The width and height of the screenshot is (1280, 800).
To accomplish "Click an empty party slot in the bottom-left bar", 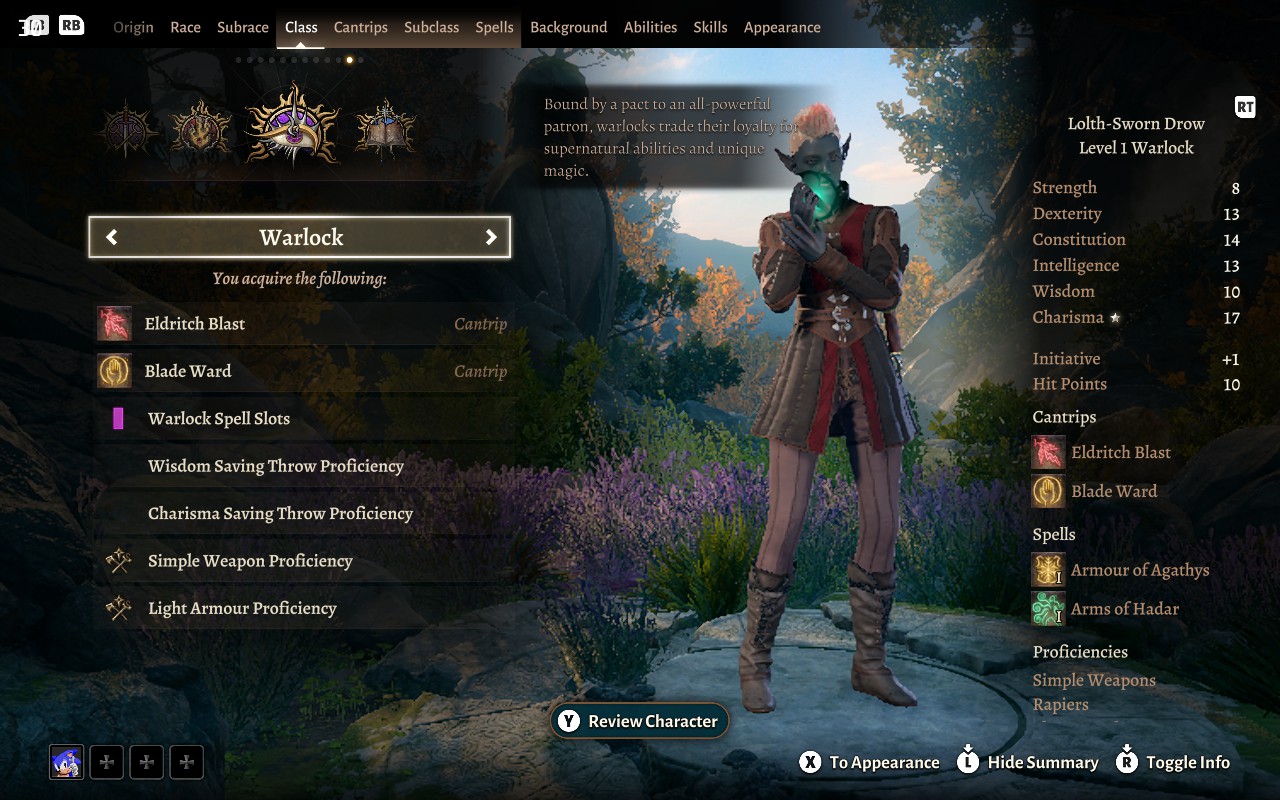I will point(106,761).
